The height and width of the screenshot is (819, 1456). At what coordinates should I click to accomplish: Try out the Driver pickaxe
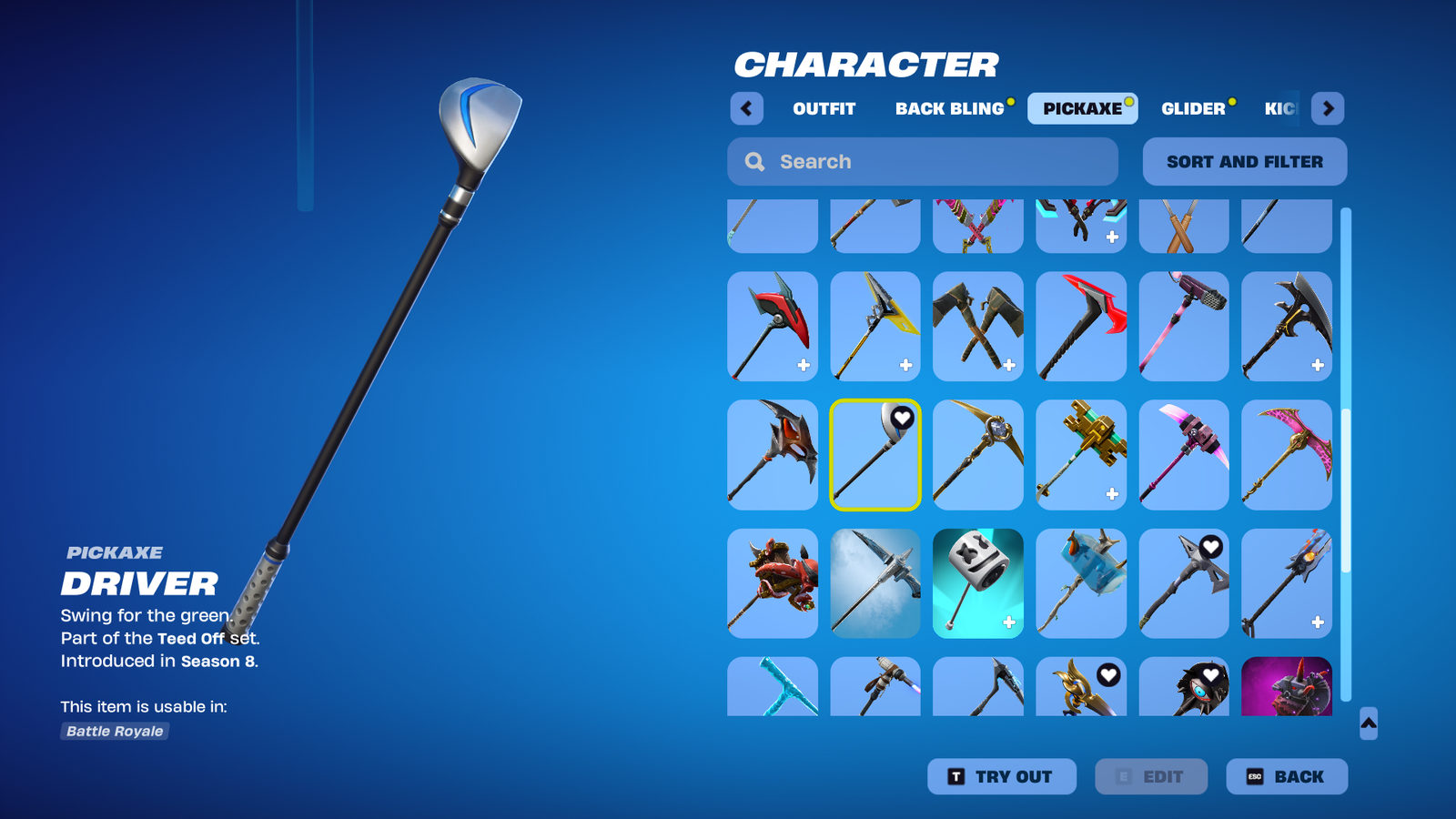(x=1001, y=776)
